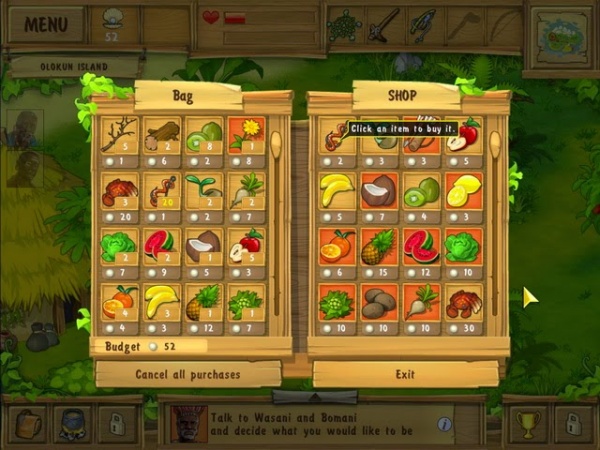Select the branch in the Bag

pos(120,134)
